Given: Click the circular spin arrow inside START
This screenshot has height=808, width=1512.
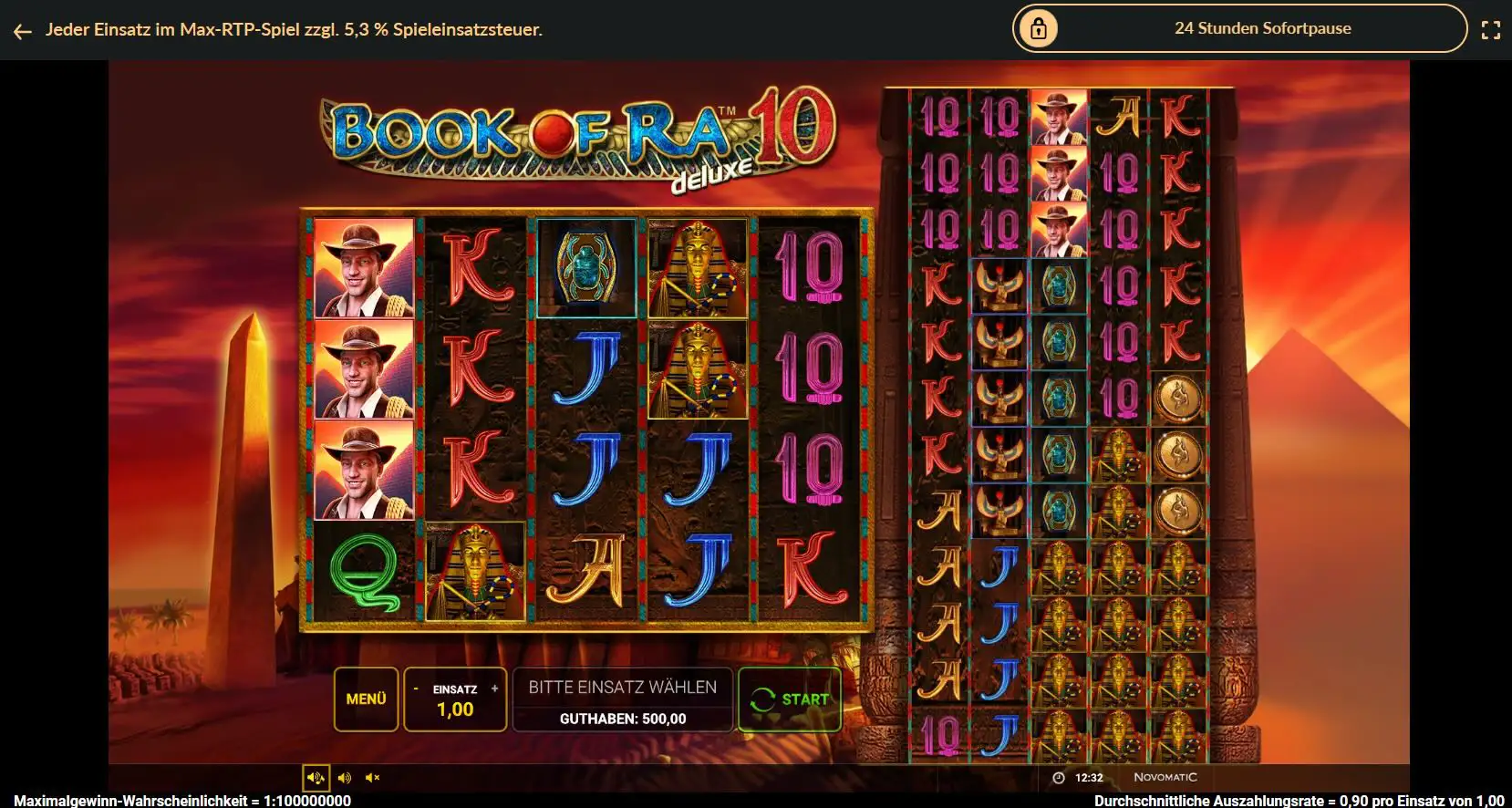Looking at the screenshot, I should click(x=761, y=699).
